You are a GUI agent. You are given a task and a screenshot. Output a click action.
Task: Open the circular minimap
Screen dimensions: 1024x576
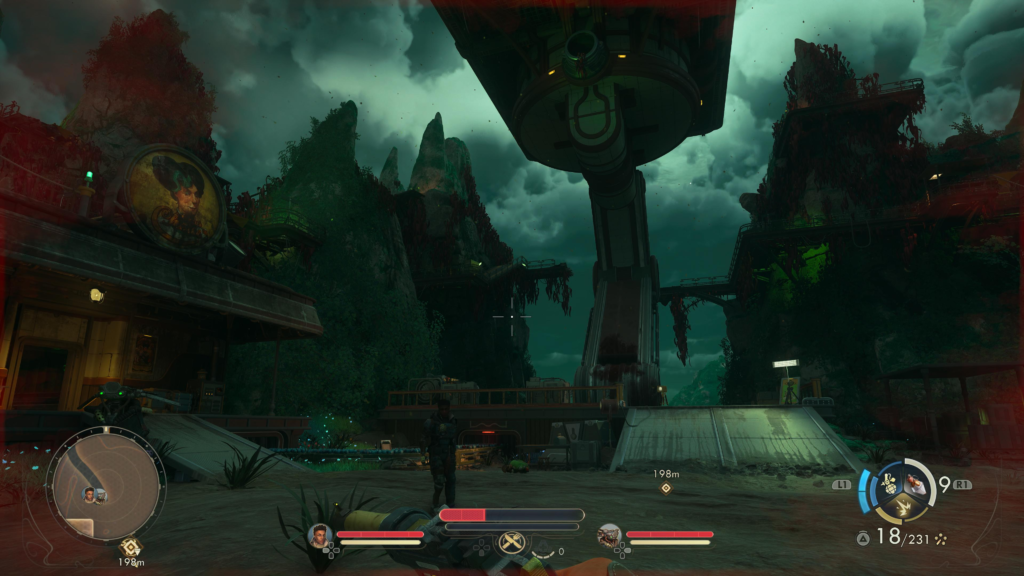[x=106, y=483]
